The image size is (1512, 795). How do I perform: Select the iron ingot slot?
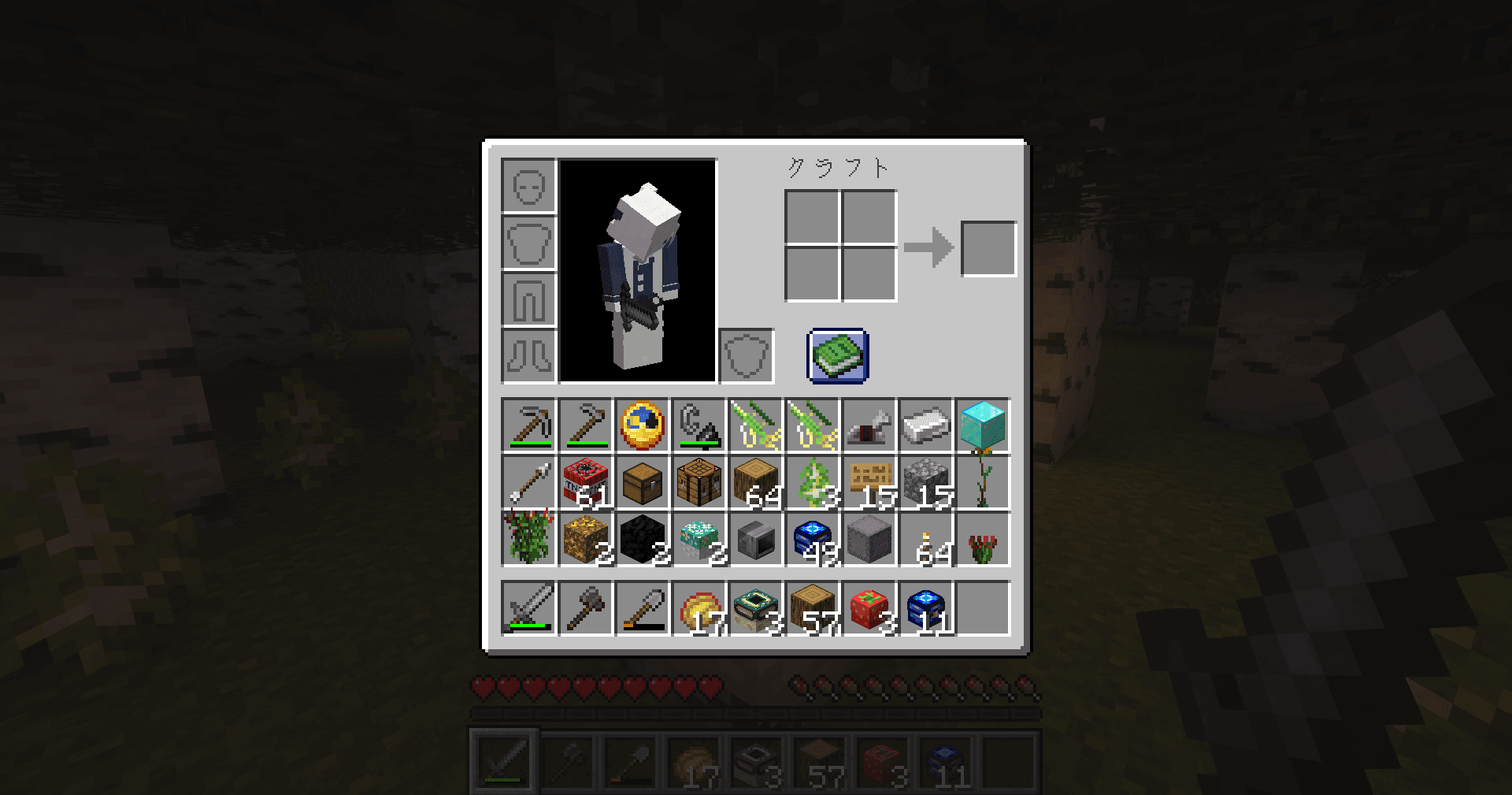click(925, 425)
